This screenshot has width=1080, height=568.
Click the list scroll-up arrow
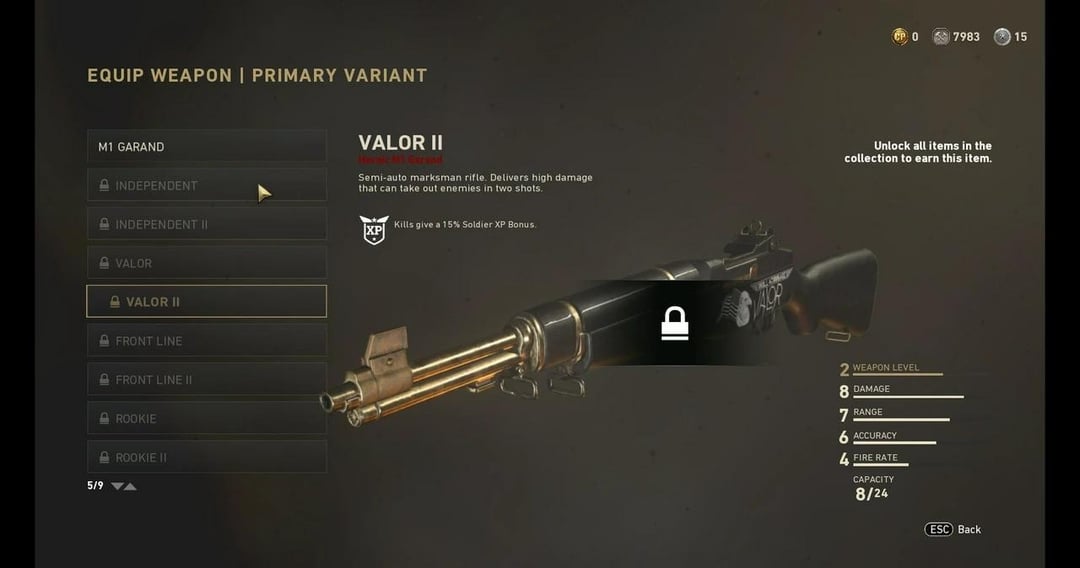(x=131, y=486)
